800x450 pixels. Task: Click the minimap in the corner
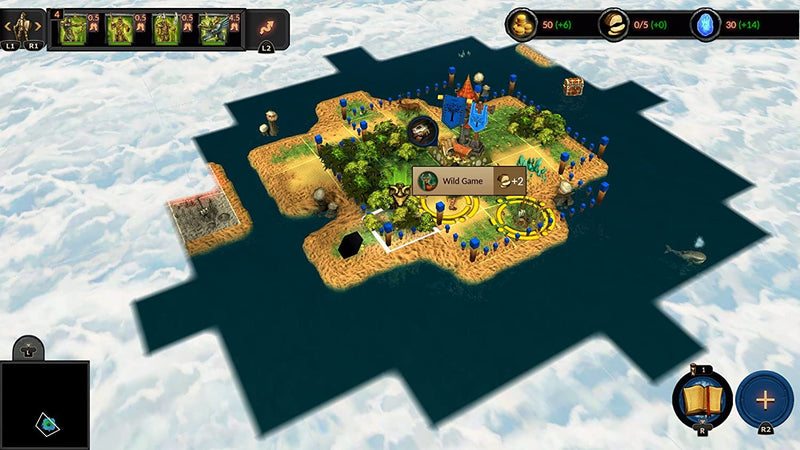[x=45, y=405]
